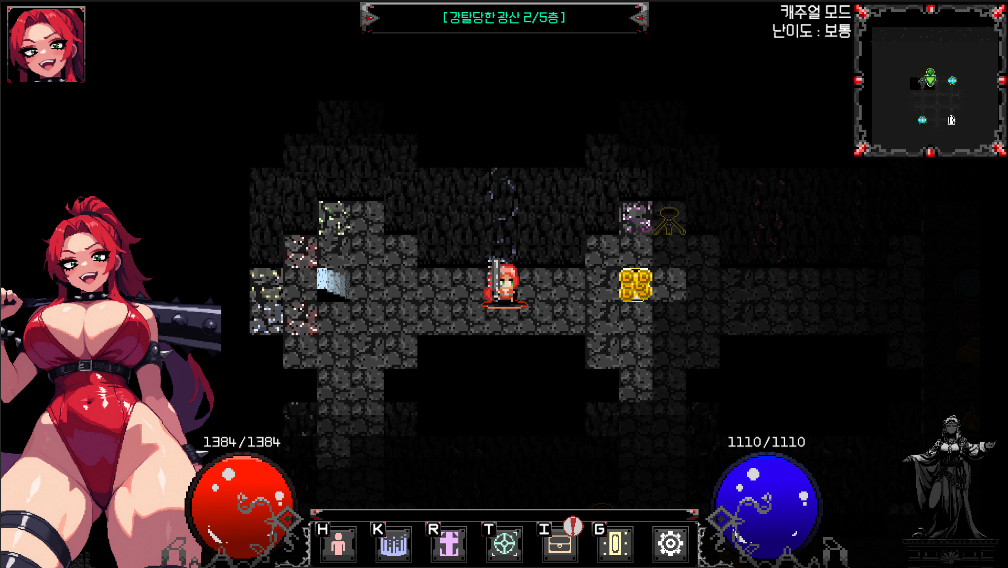Screen dimensions: 1008x568
Task: Open the blue skills panel icon
Action: [393, 544]
